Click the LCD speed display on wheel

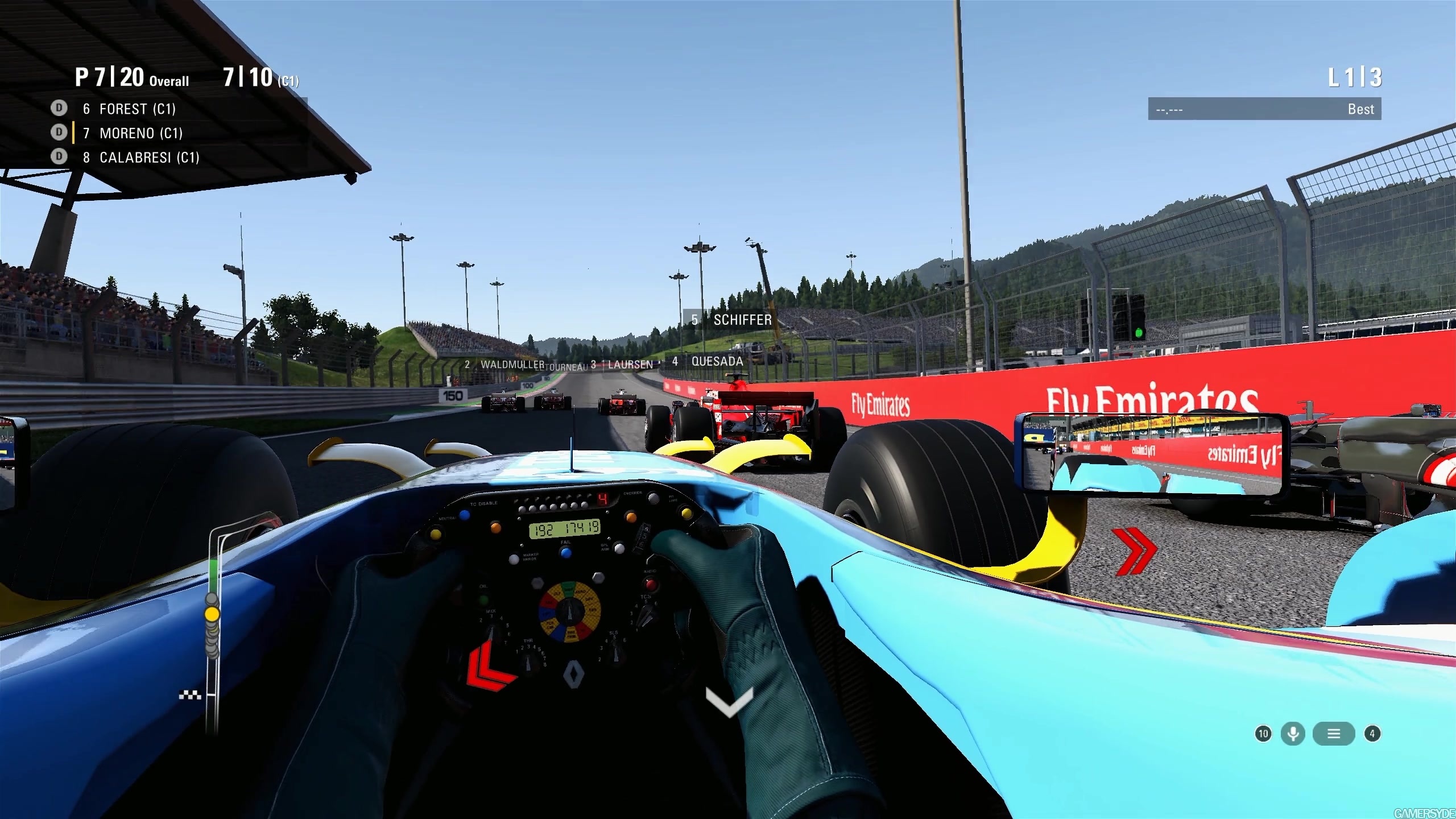coord(565,529)
